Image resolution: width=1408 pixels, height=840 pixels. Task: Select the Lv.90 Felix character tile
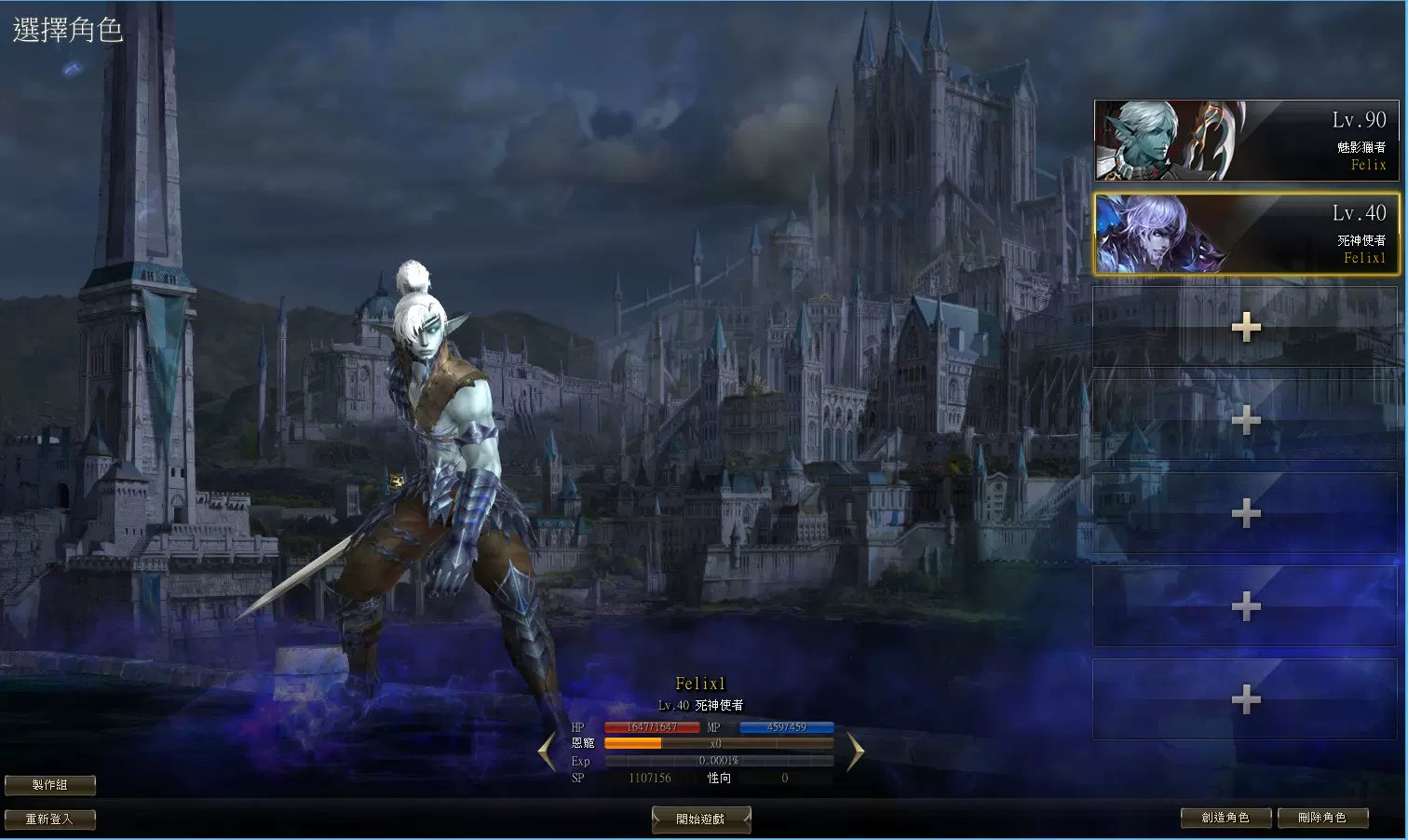(1245, 141)
